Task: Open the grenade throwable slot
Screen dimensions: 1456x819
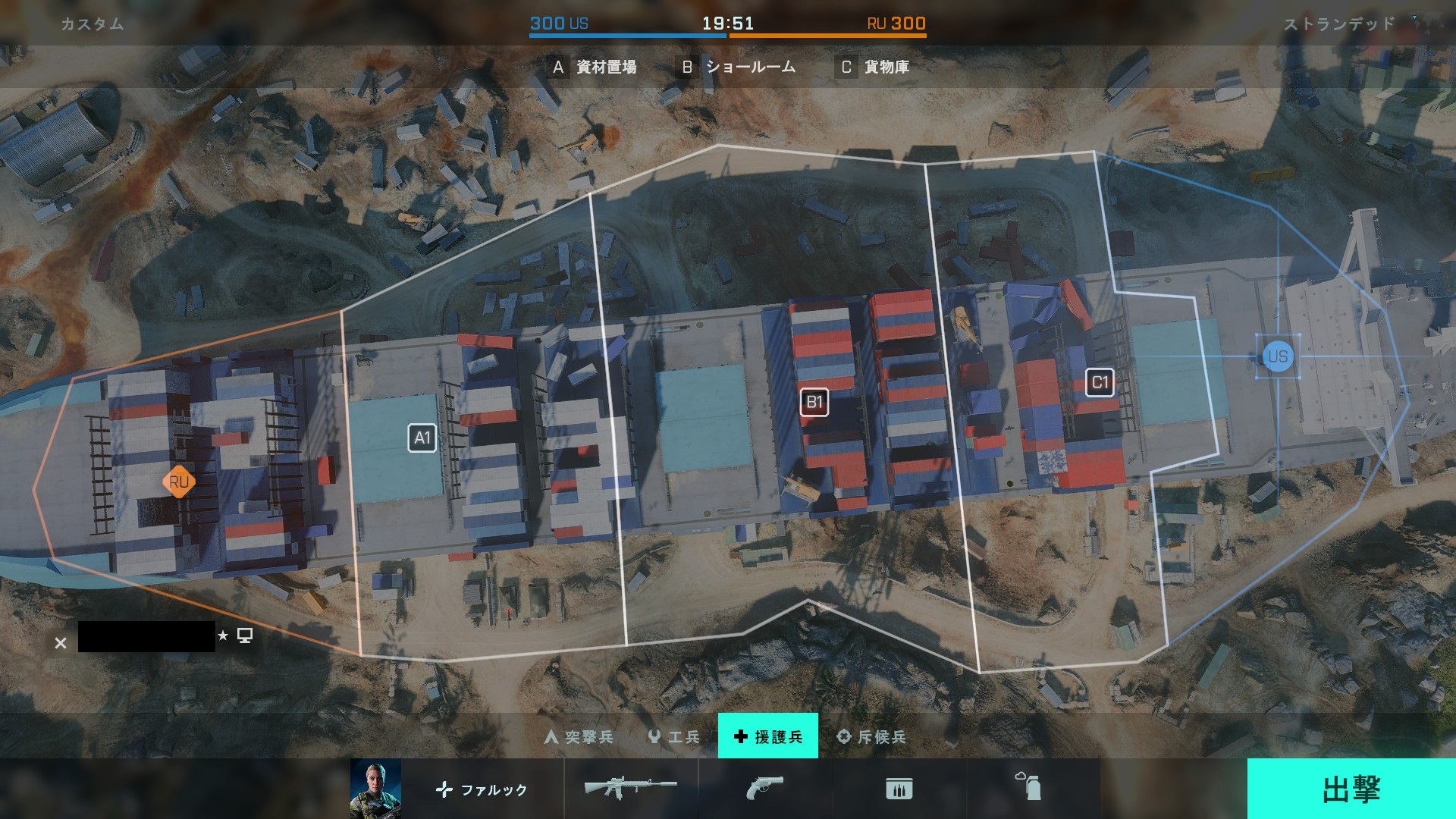Action: pyautogui.click(x=1029, y=787)
